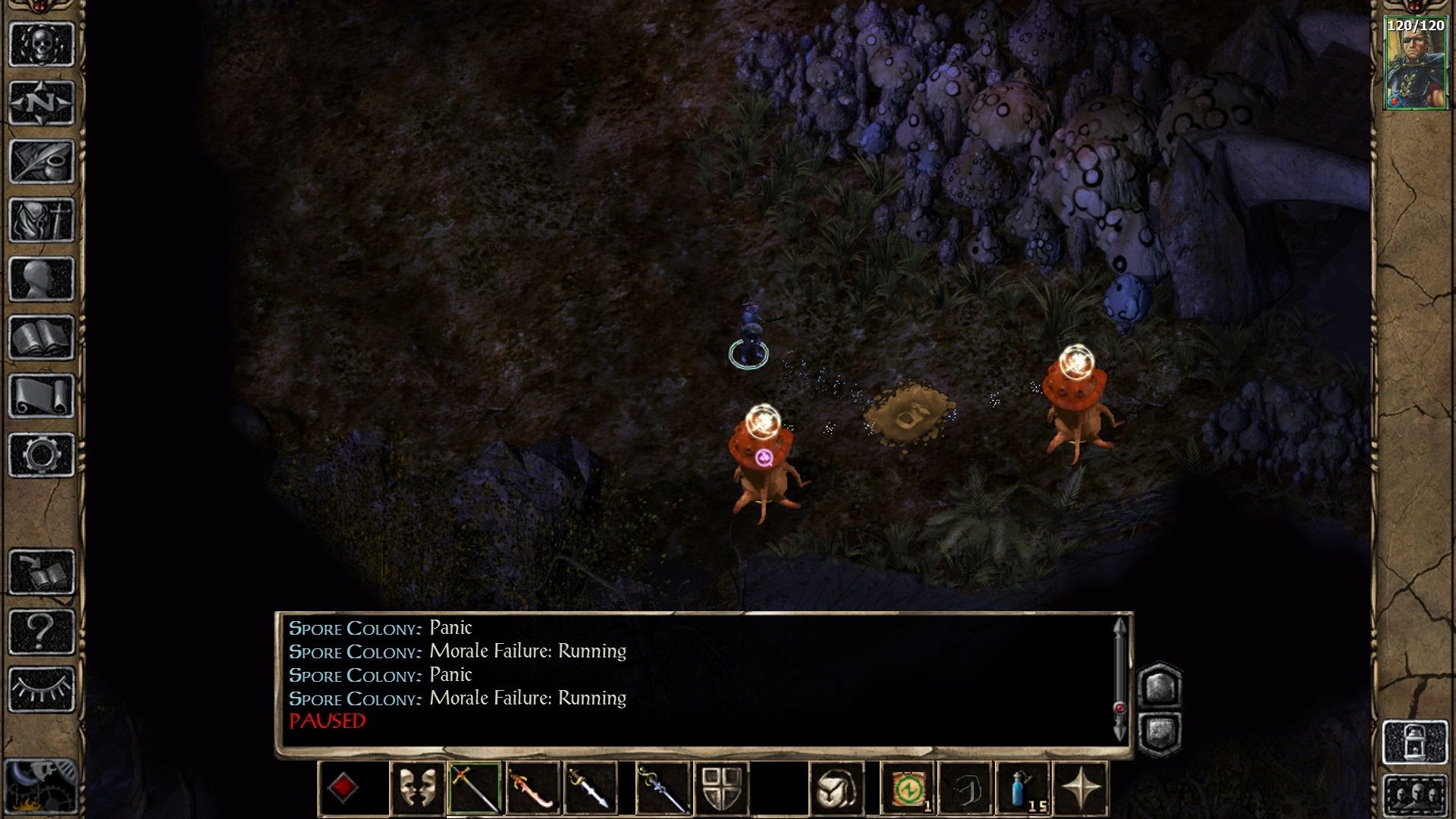Select the highlighted long sword weapon slot
Viewport: 1456px width, 819px height.
tap(474, 789)
